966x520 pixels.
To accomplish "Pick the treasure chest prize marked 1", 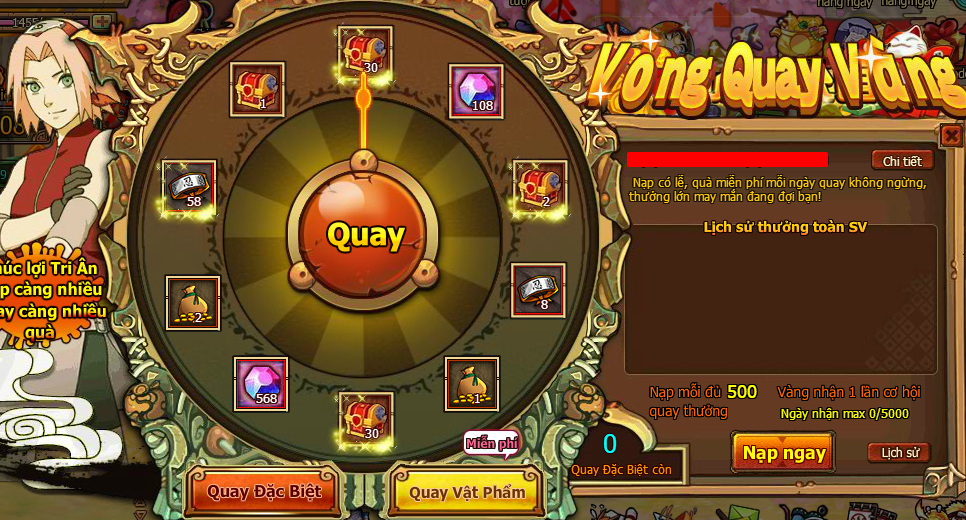I will (257, 90).
